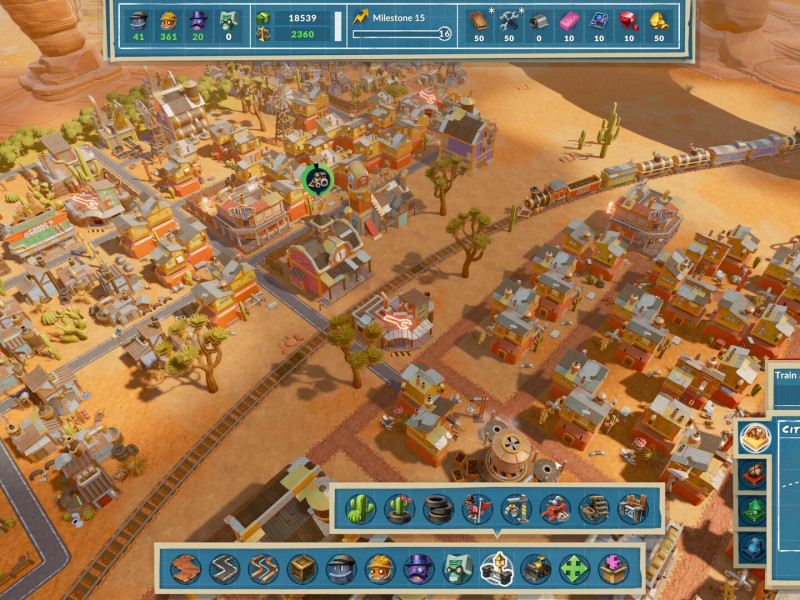Select the green robot category
Viewport: 800px width, 600px height.
point(458,569)
